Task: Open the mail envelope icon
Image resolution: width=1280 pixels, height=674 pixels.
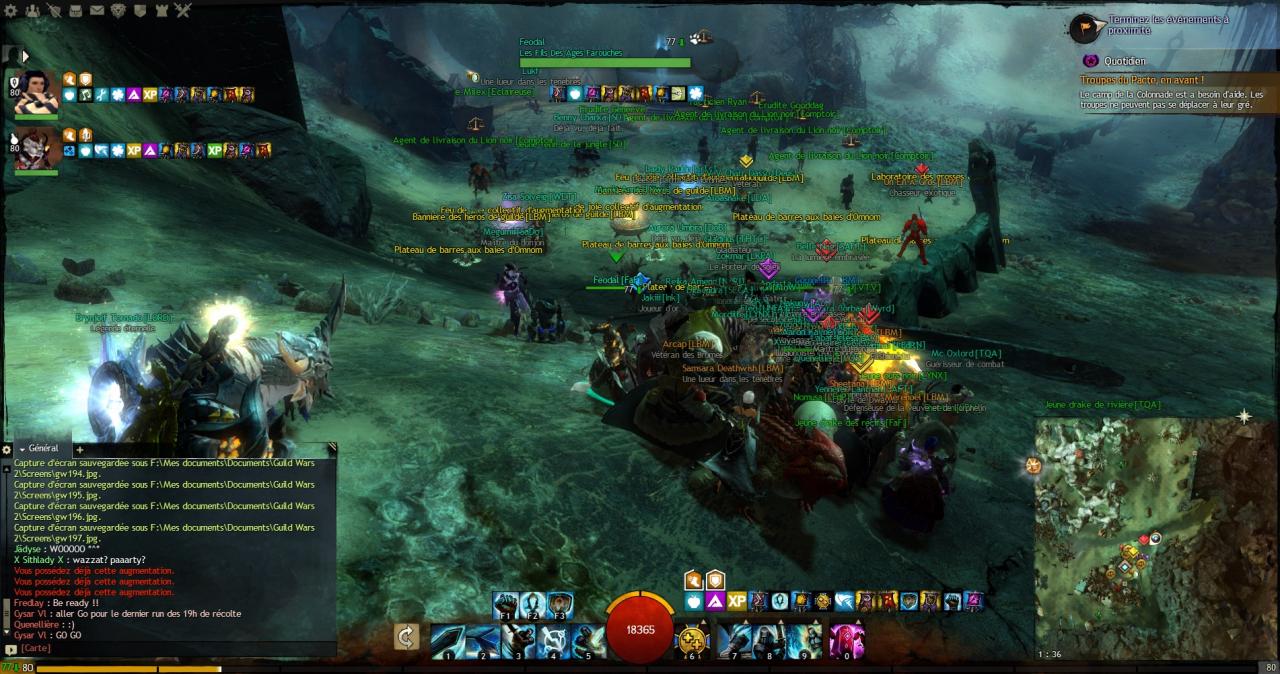Action: click(x=97, y=11)
